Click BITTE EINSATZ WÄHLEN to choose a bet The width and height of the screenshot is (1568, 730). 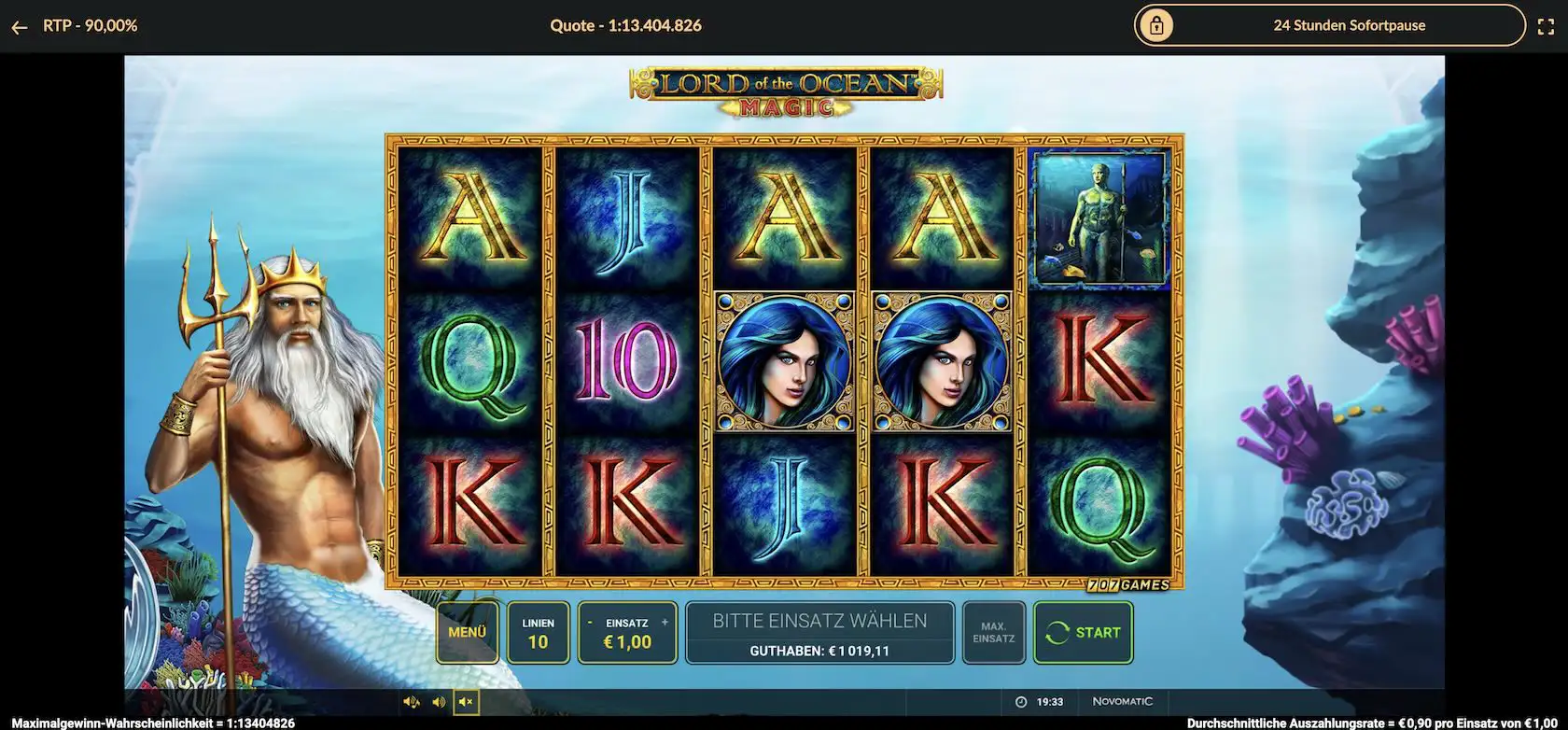[x=819, y=619]
